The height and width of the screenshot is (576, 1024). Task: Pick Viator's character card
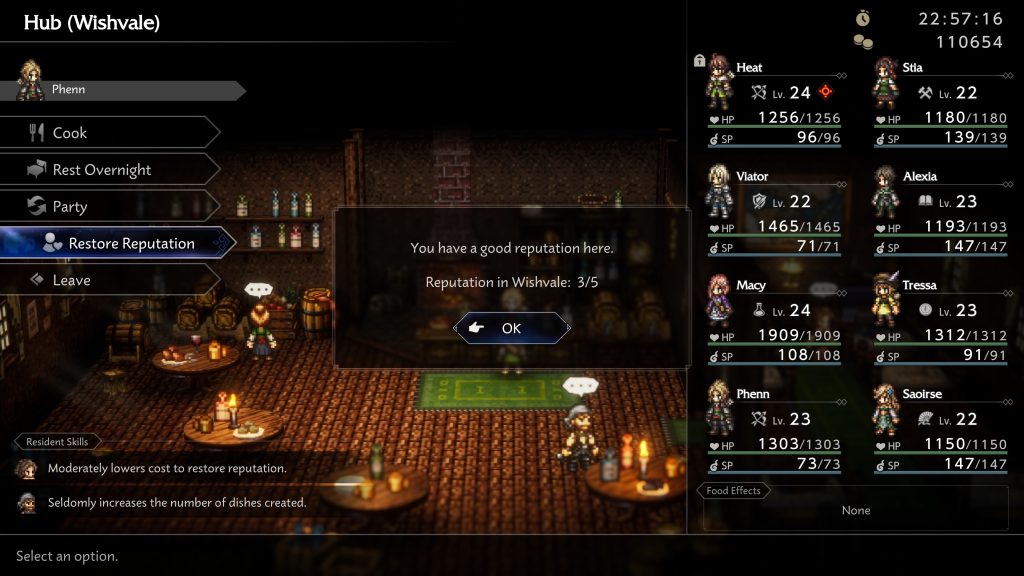click(x=774, y=211)
